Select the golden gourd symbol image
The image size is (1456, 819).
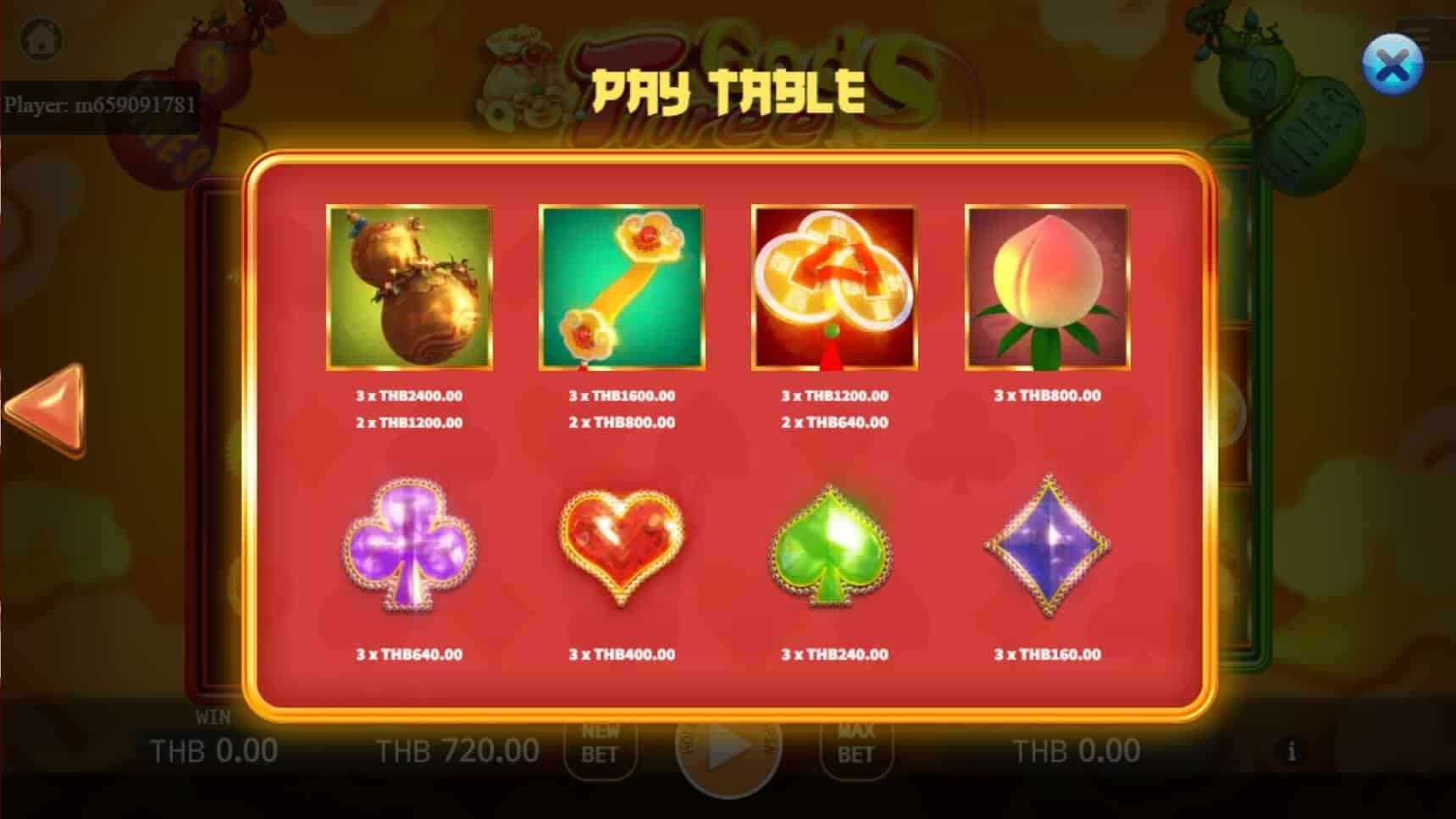[407, 287]
